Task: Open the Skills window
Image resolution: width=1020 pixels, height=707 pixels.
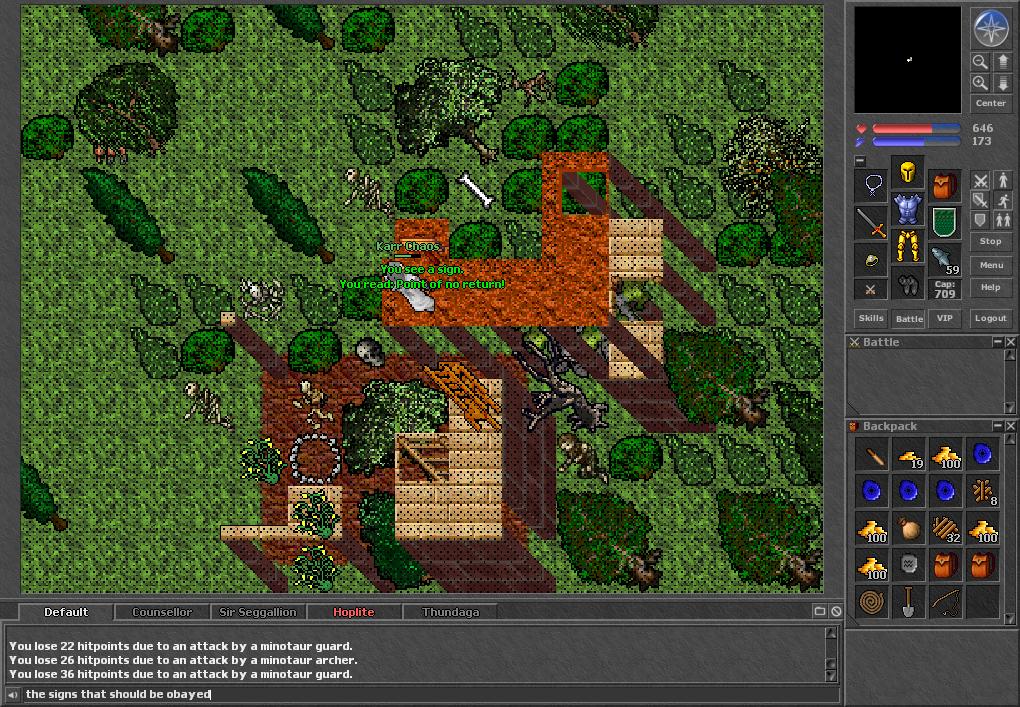Action: pyautogui.click(x=871, y=318)
